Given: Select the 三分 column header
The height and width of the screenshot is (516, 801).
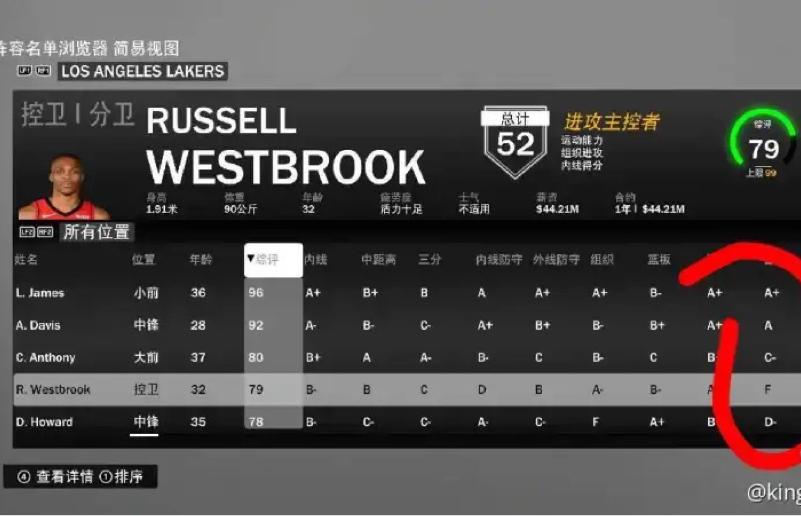Looking at the screenshot, I should tap(430, 260).
